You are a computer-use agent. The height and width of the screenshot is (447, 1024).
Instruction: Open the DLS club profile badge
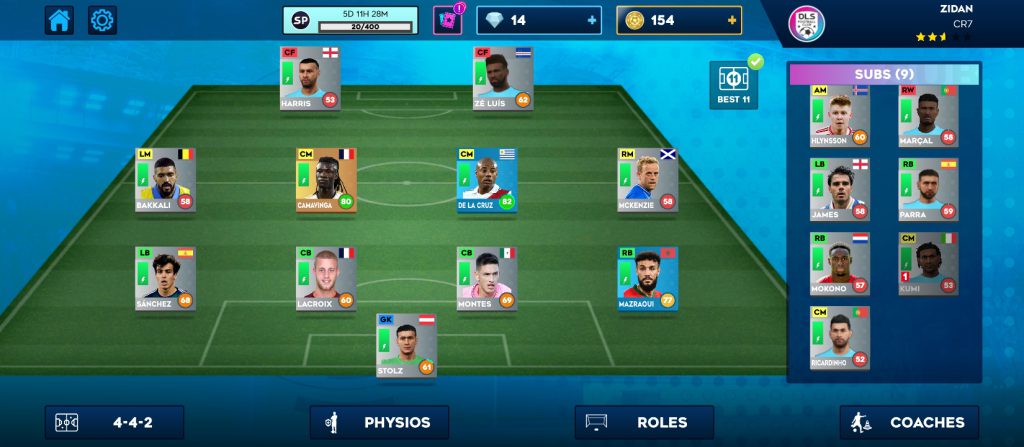pos(806,24)
